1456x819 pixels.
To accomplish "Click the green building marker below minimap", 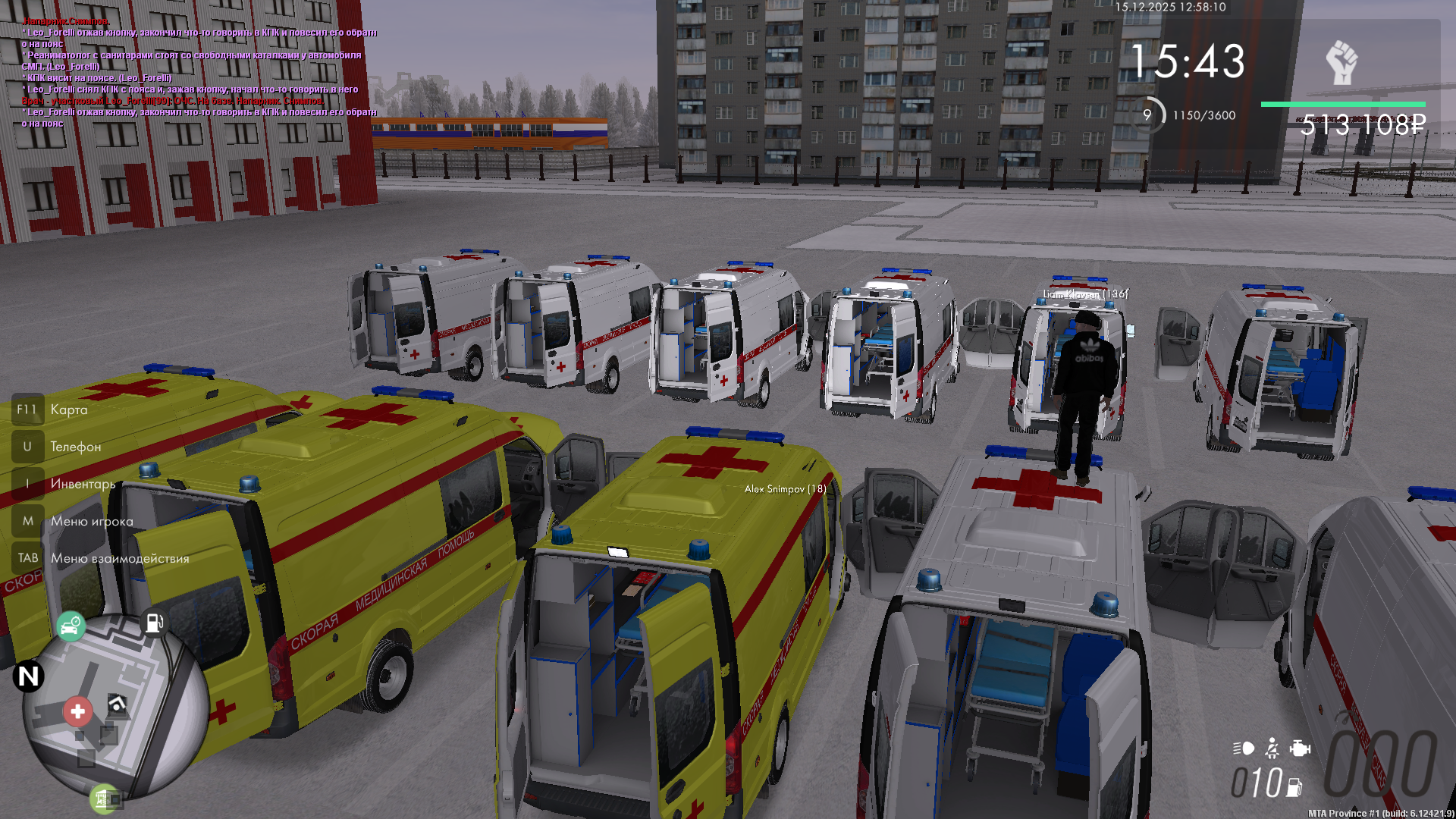I will click(x=104, y=799).
